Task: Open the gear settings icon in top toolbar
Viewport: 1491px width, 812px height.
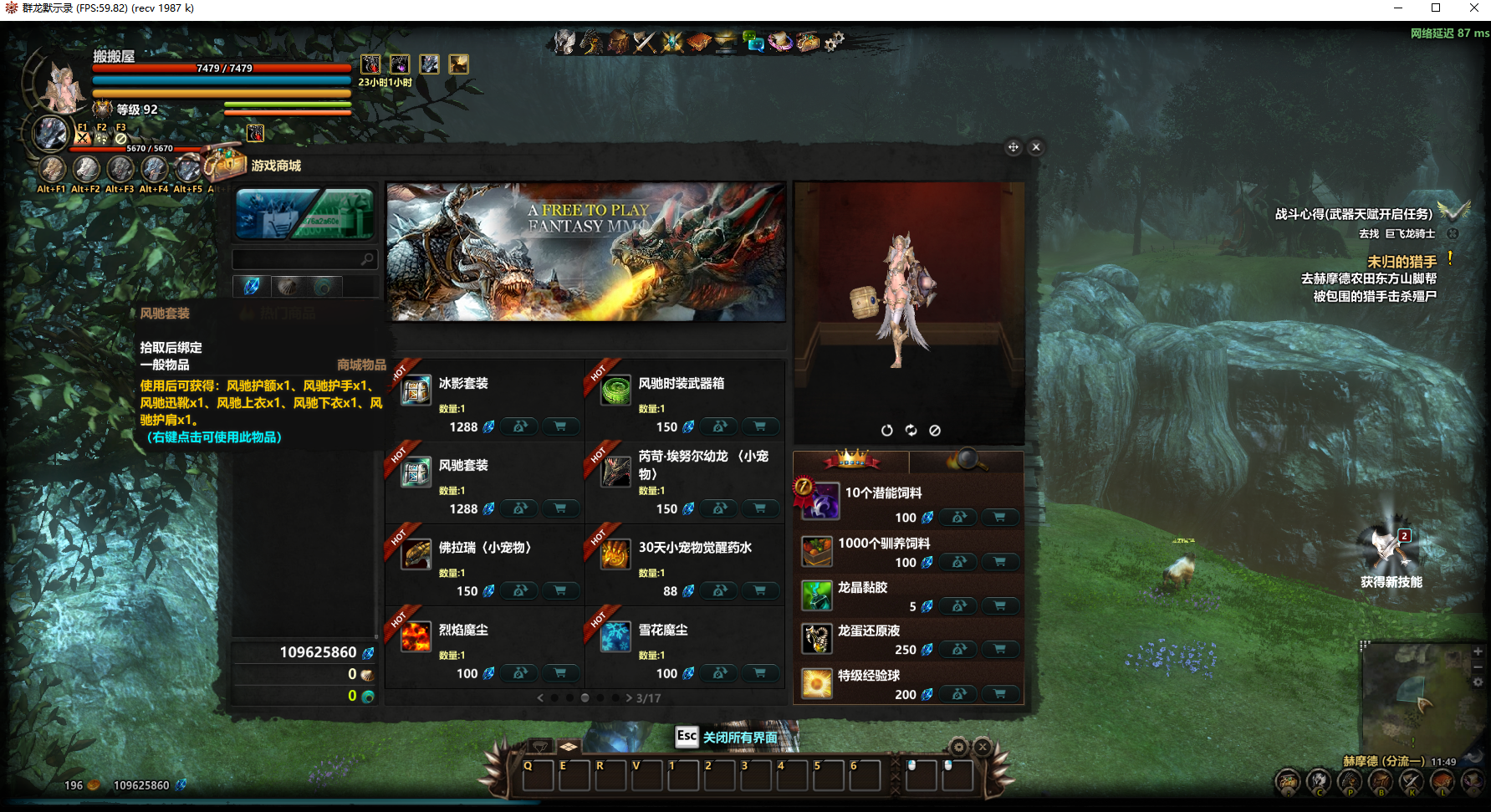Action: (834, 41)
